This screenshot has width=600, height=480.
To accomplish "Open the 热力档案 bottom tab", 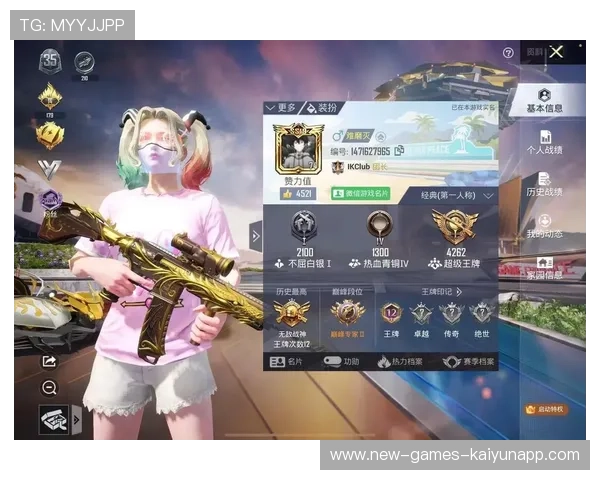I will [399, 361].
